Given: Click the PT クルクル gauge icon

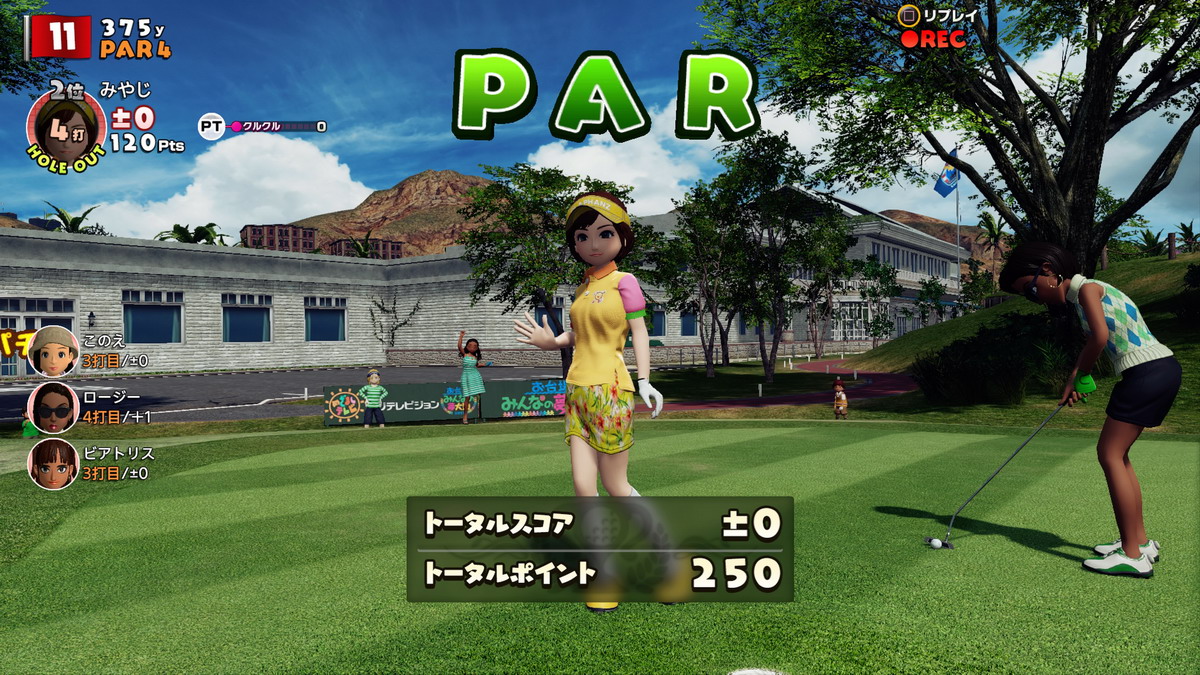Looking at the screenshot, I should tap(211, 126).
